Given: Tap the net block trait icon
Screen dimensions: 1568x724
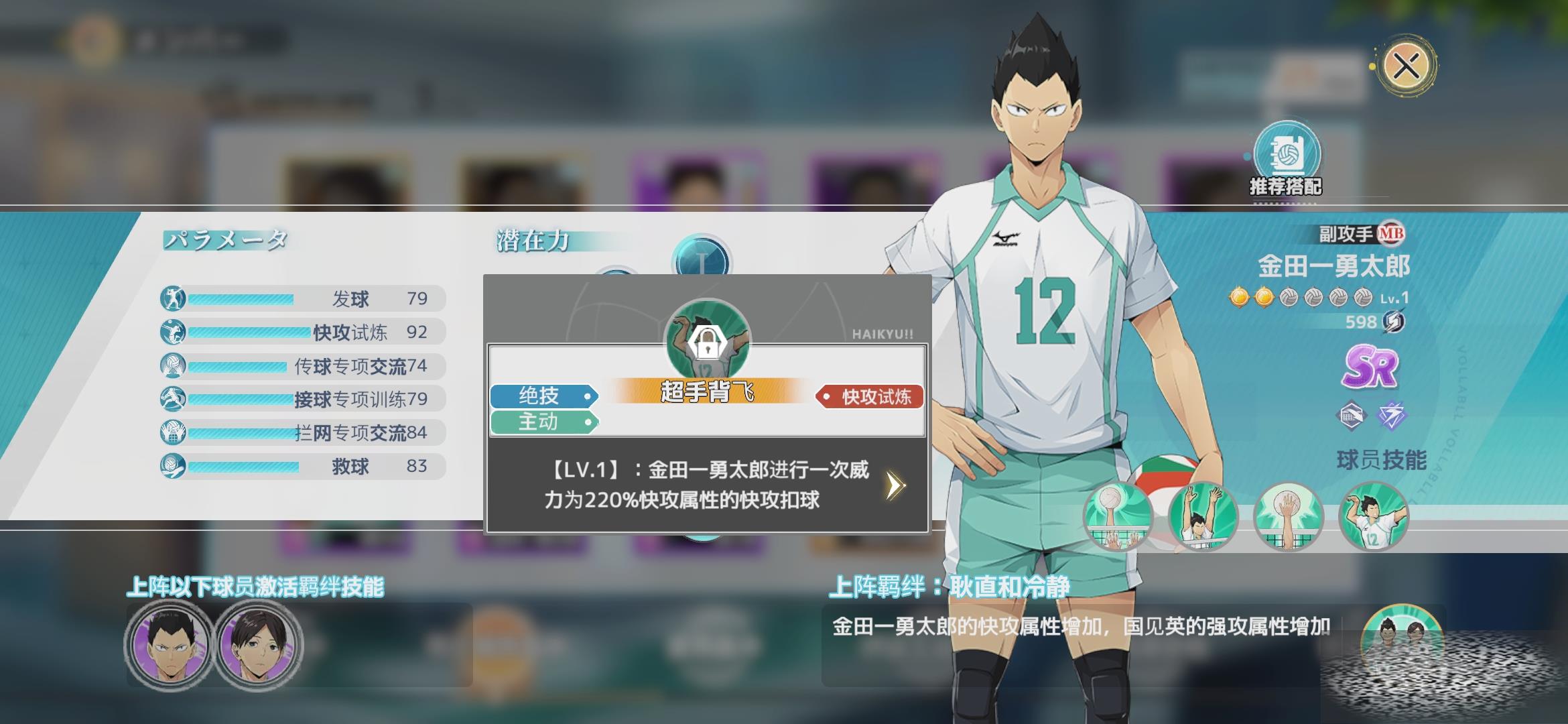Looking at the screenshot, I should point(1351,416).
